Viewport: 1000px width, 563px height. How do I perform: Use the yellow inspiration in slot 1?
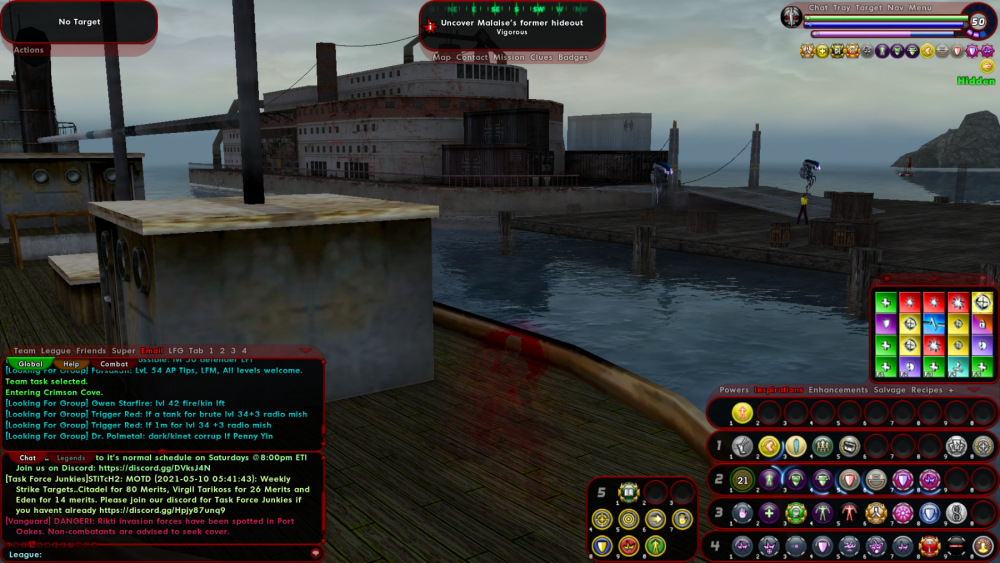pos(740,411)
